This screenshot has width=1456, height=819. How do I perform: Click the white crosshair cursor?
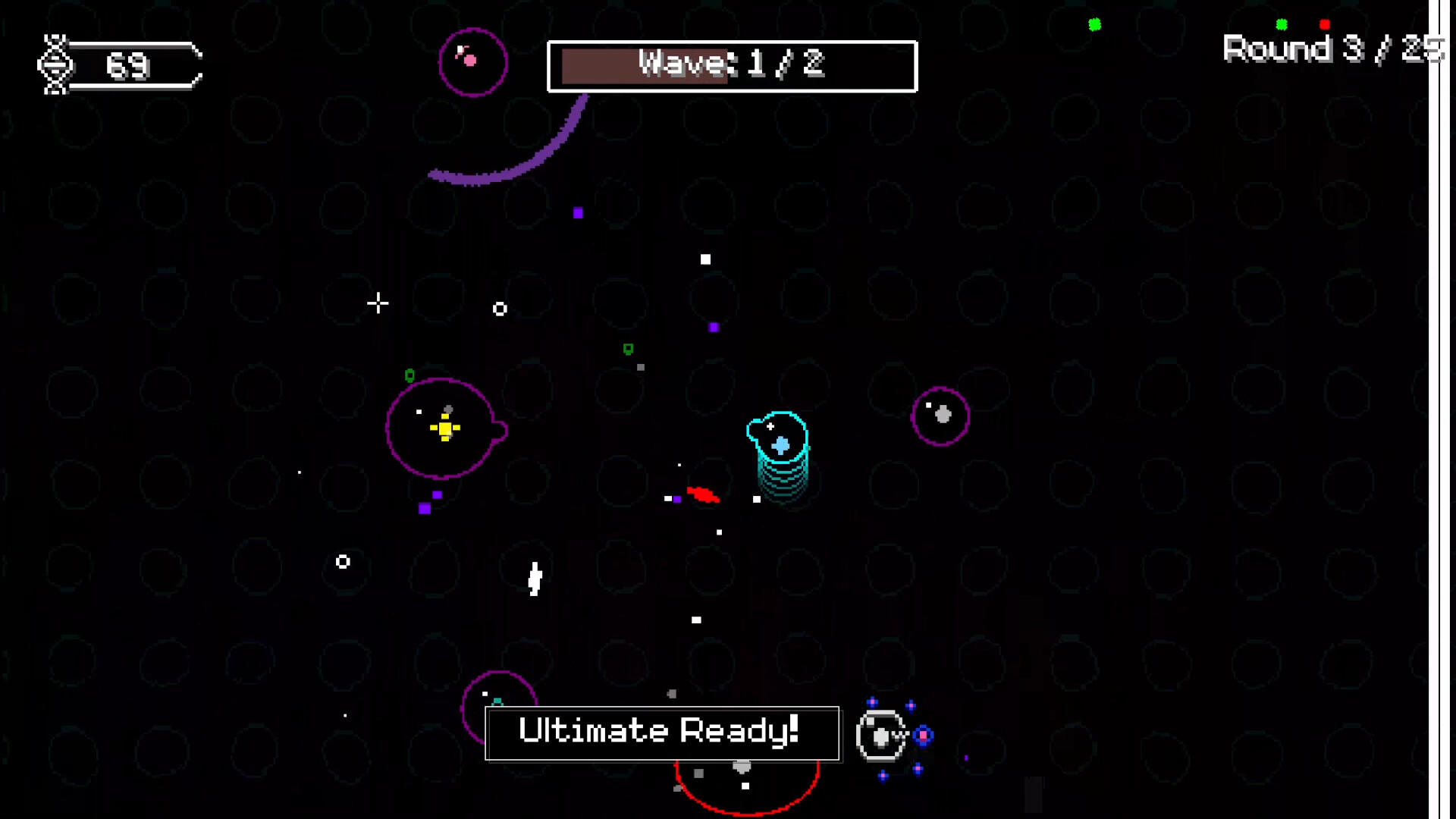(x=378, y=304)
